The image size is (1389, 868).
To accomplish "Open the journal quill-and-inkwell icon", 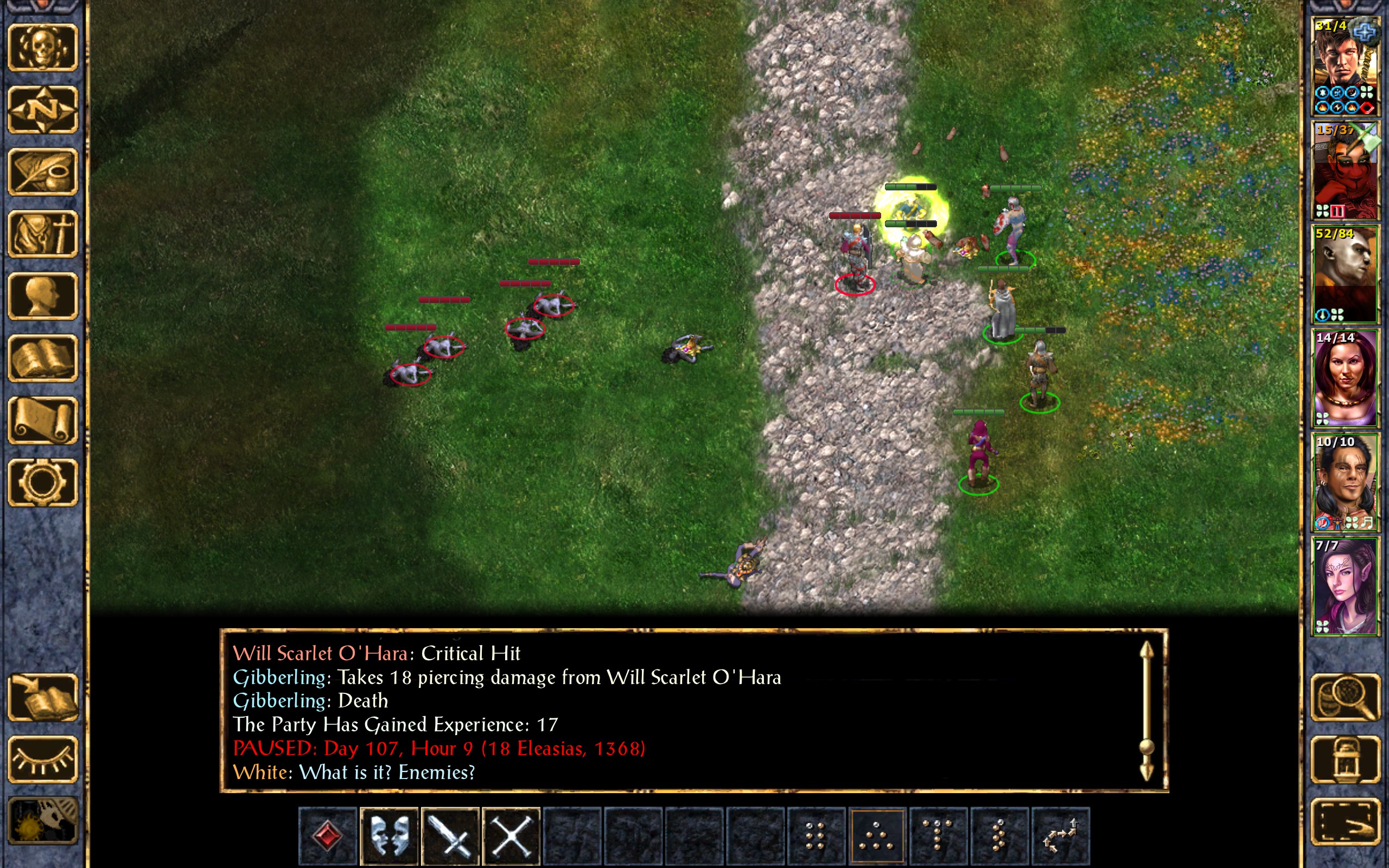I will pyautogui.click(x=43, y=171).
